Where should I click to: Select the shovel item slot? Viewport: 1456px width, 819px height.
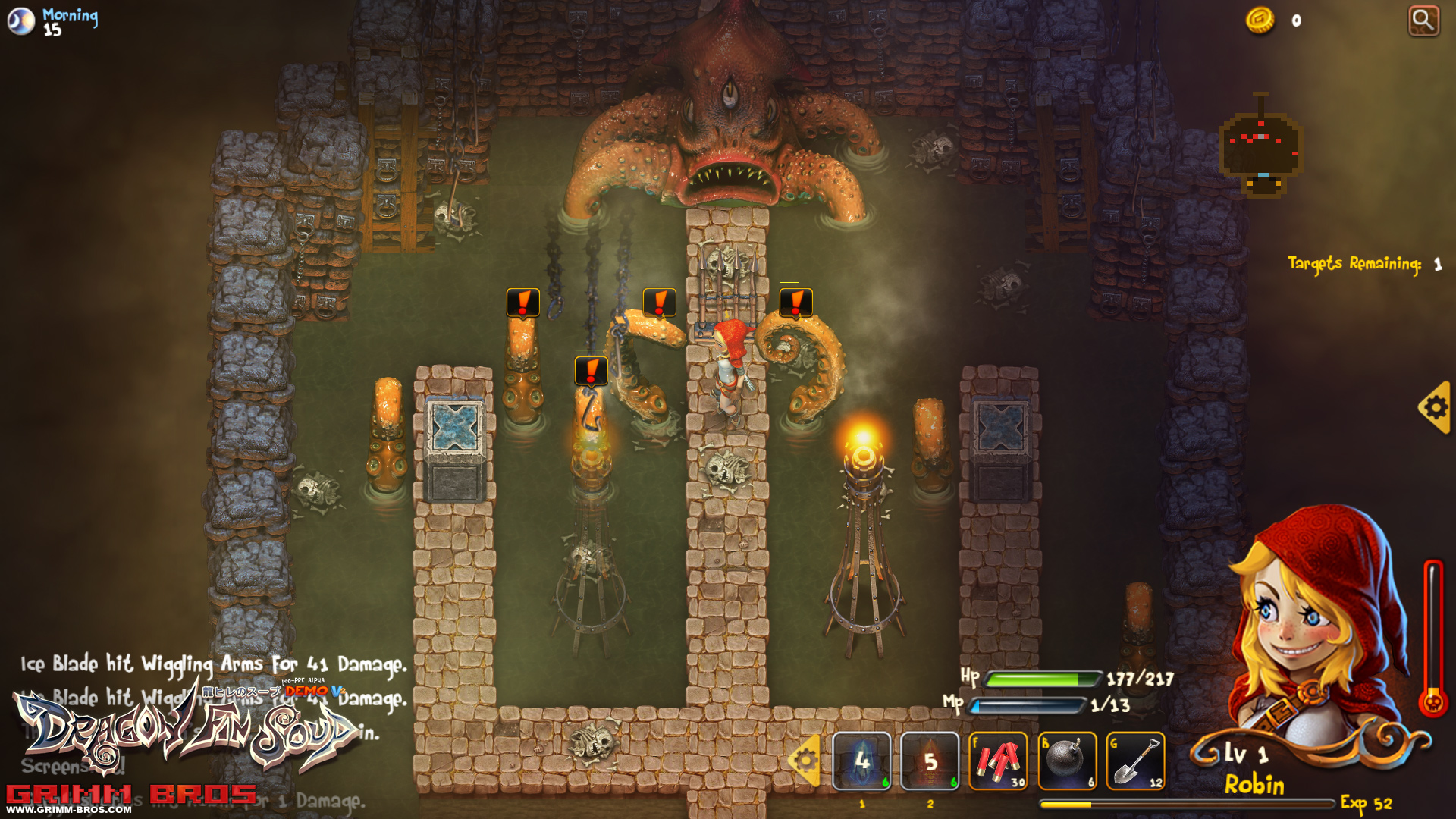(x=1135, y=761)
